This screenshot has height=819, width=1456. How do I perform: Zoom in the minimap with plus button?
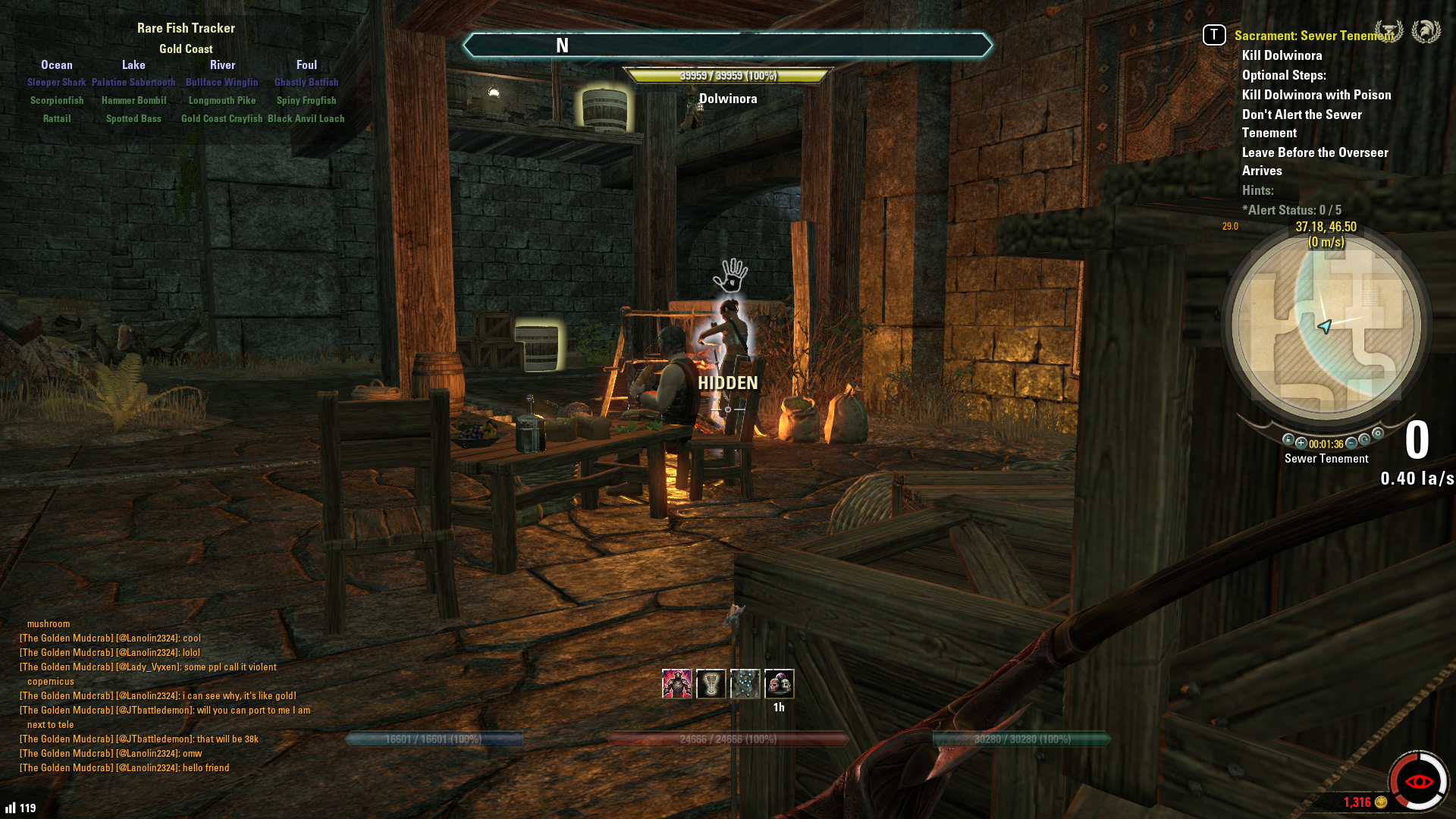[x=1301, y=443]
